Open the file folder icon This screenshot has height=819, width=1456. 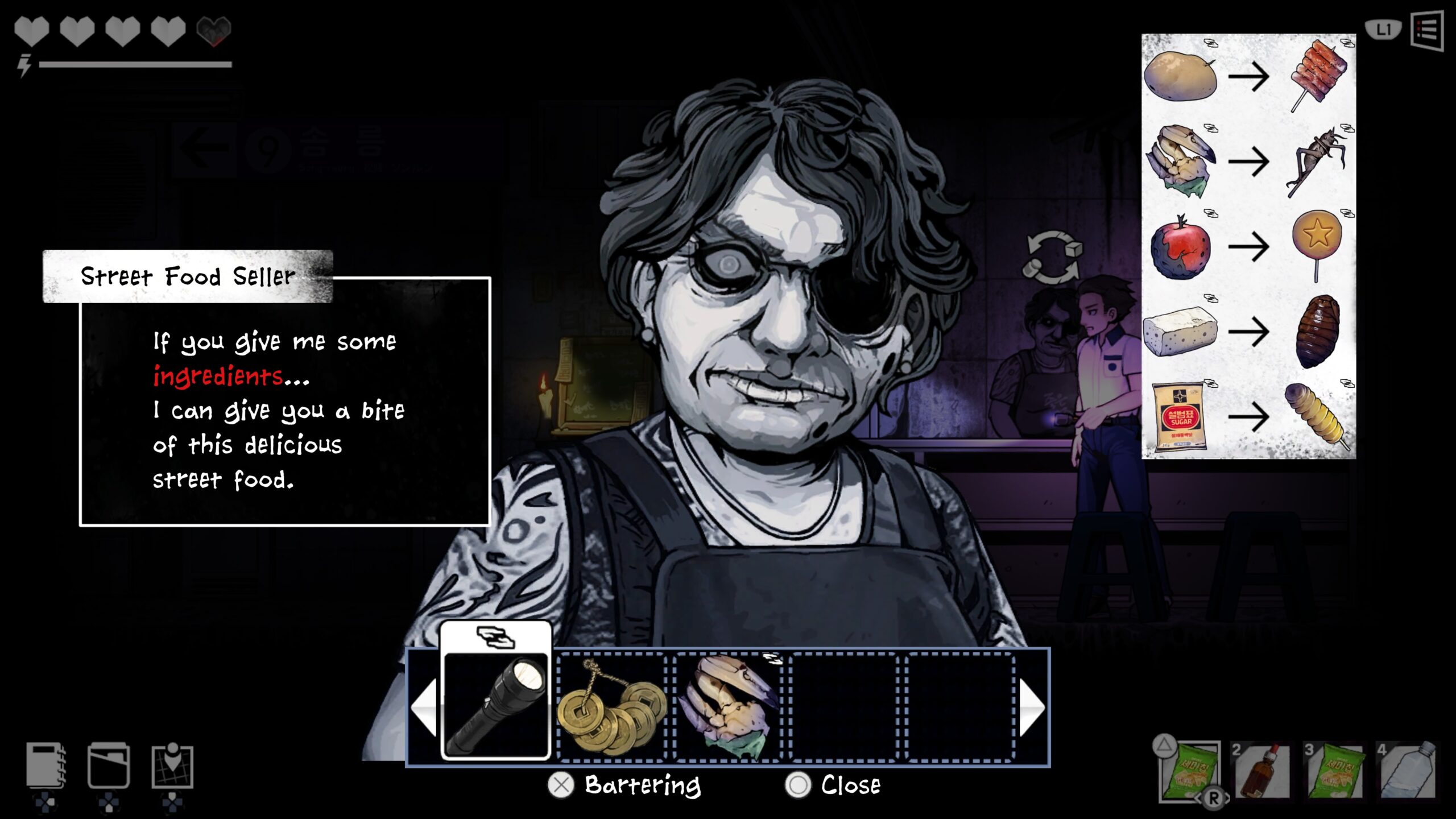click(x=108, y=766)
